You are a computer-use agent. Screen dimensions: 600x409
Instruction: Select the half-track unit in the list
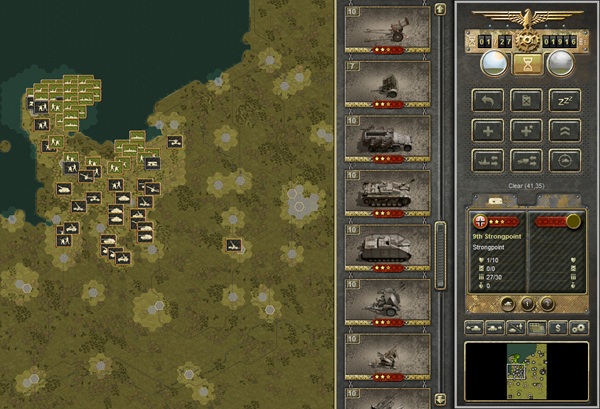(387, 137)
